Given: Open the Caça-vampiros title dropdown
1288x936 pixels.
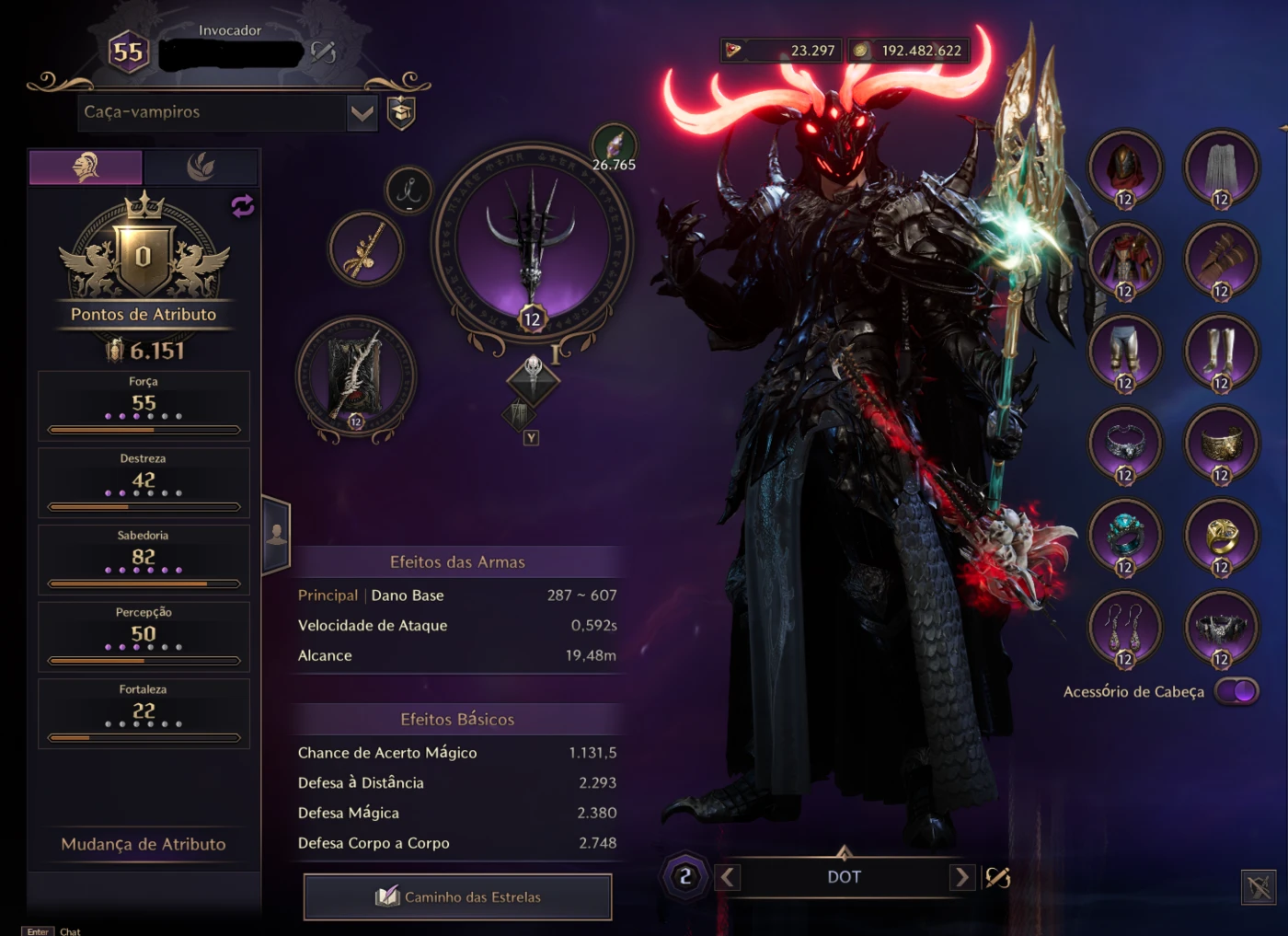Looking at the screenshot, I should [x=362, y=113].
